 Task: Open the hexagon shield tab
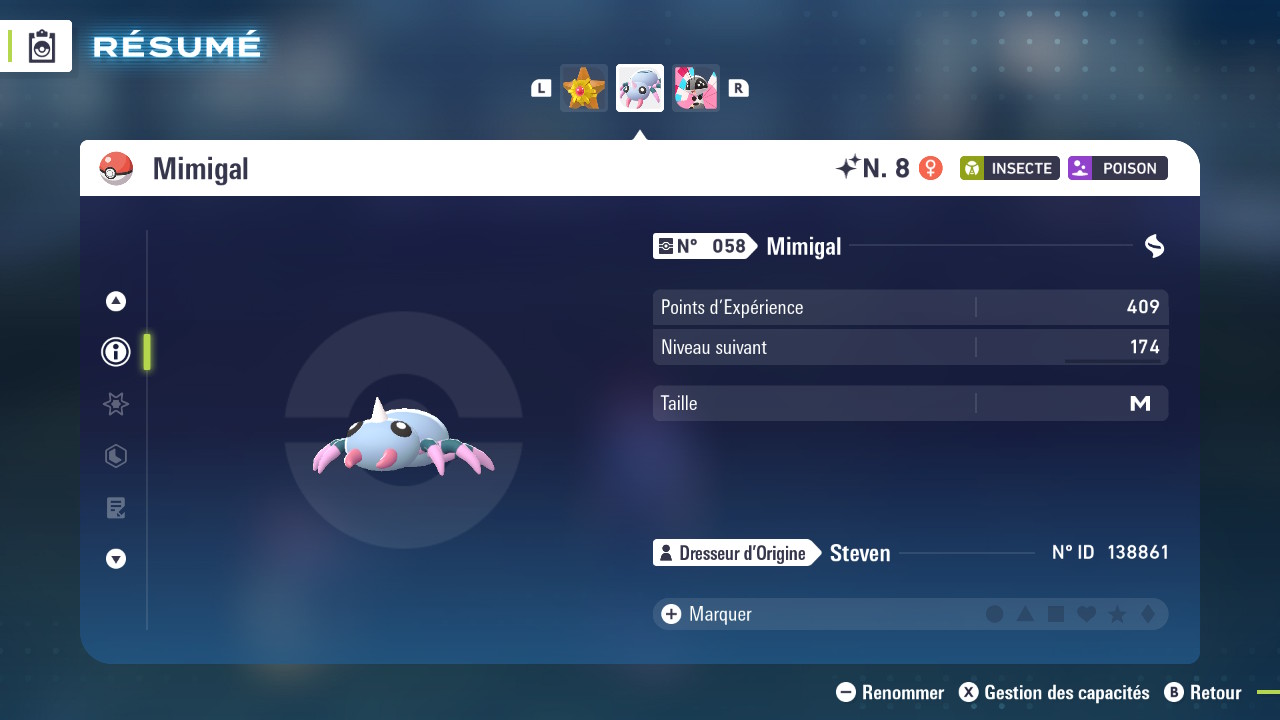[116, 456]
